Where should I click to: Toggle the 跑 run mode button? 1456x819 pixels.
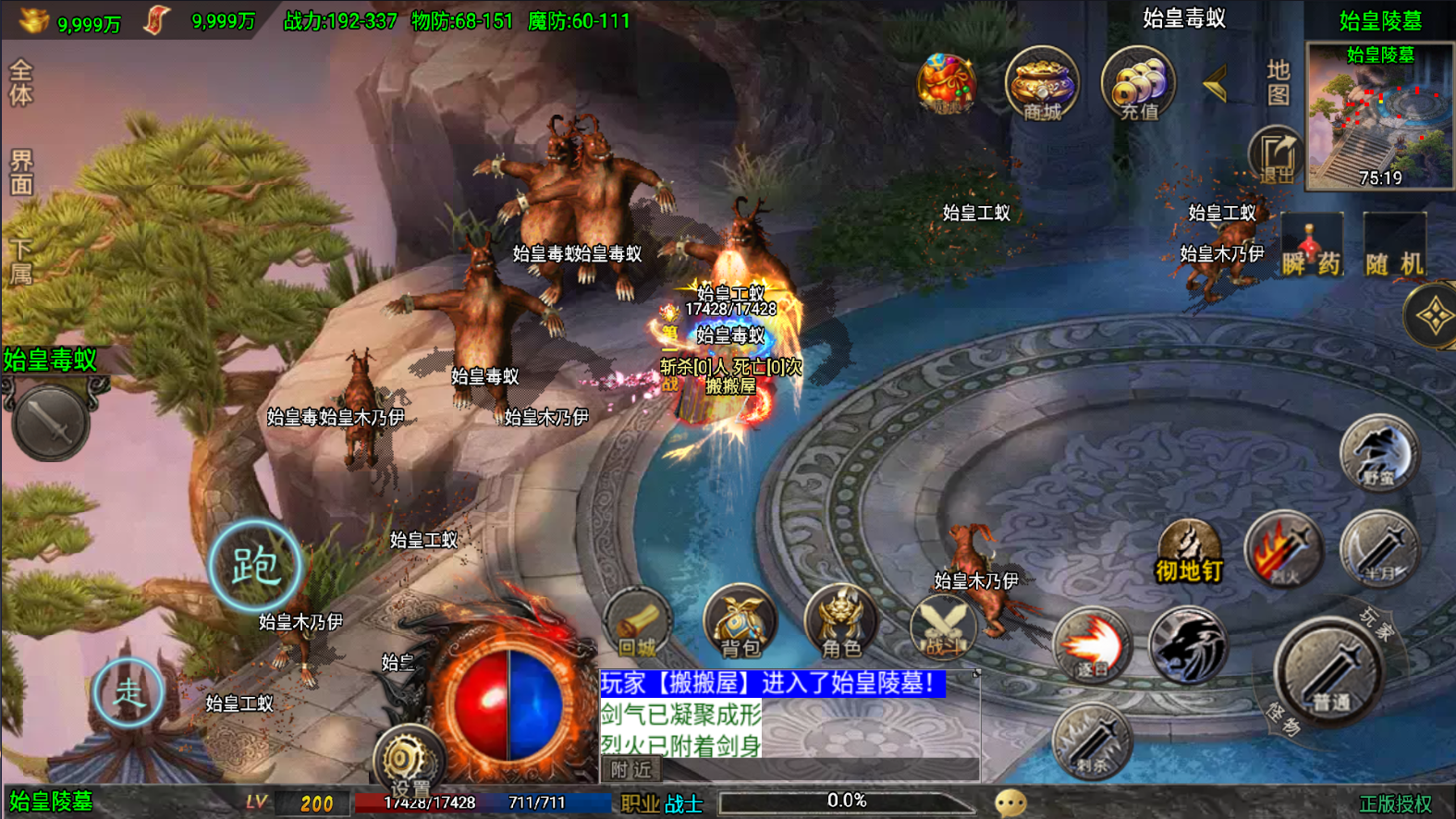[255, 566]
